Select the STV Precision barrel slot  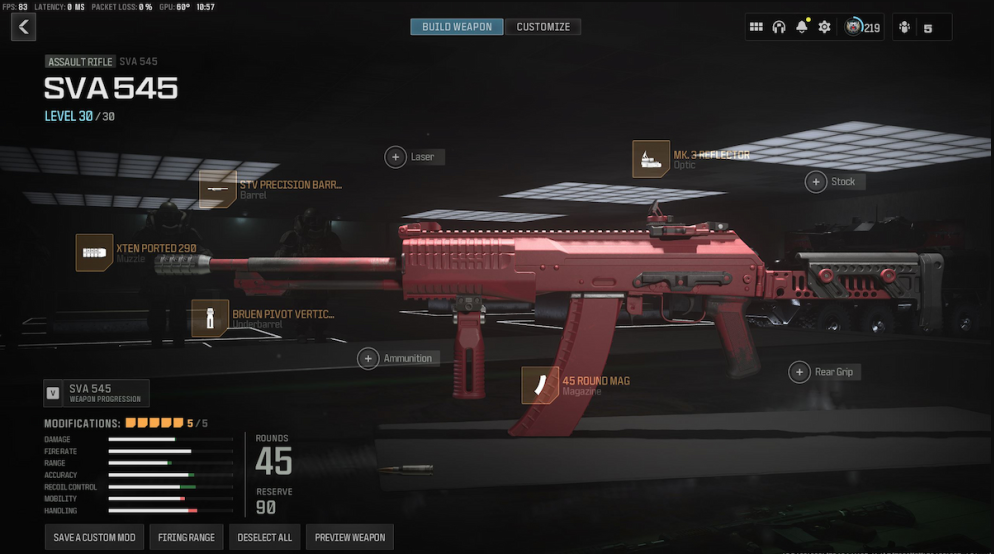217,189
